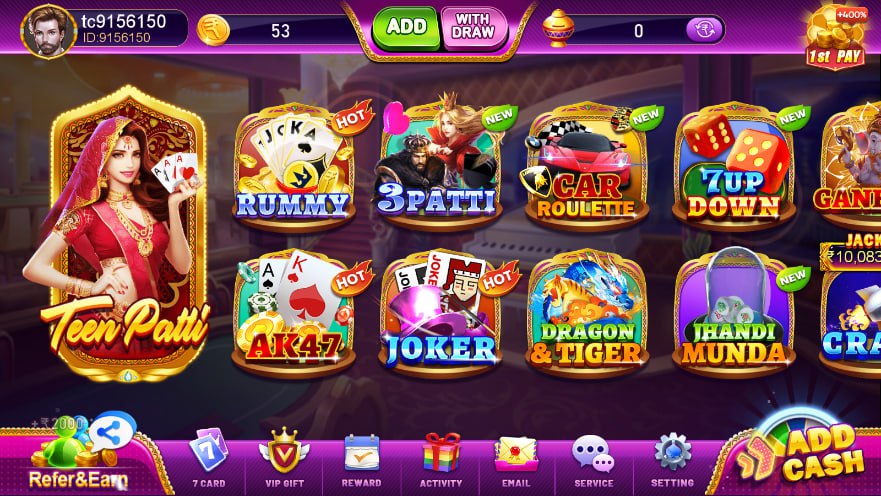Launch the Jhandi Munda game
881x496 pixels.
pos(733,311)
